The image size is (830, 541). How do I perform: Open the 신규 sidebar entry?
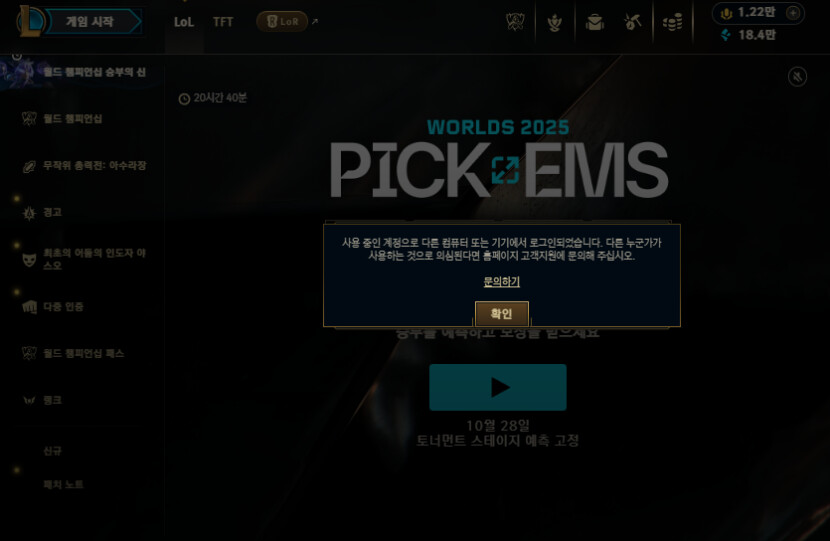[52, 451]
